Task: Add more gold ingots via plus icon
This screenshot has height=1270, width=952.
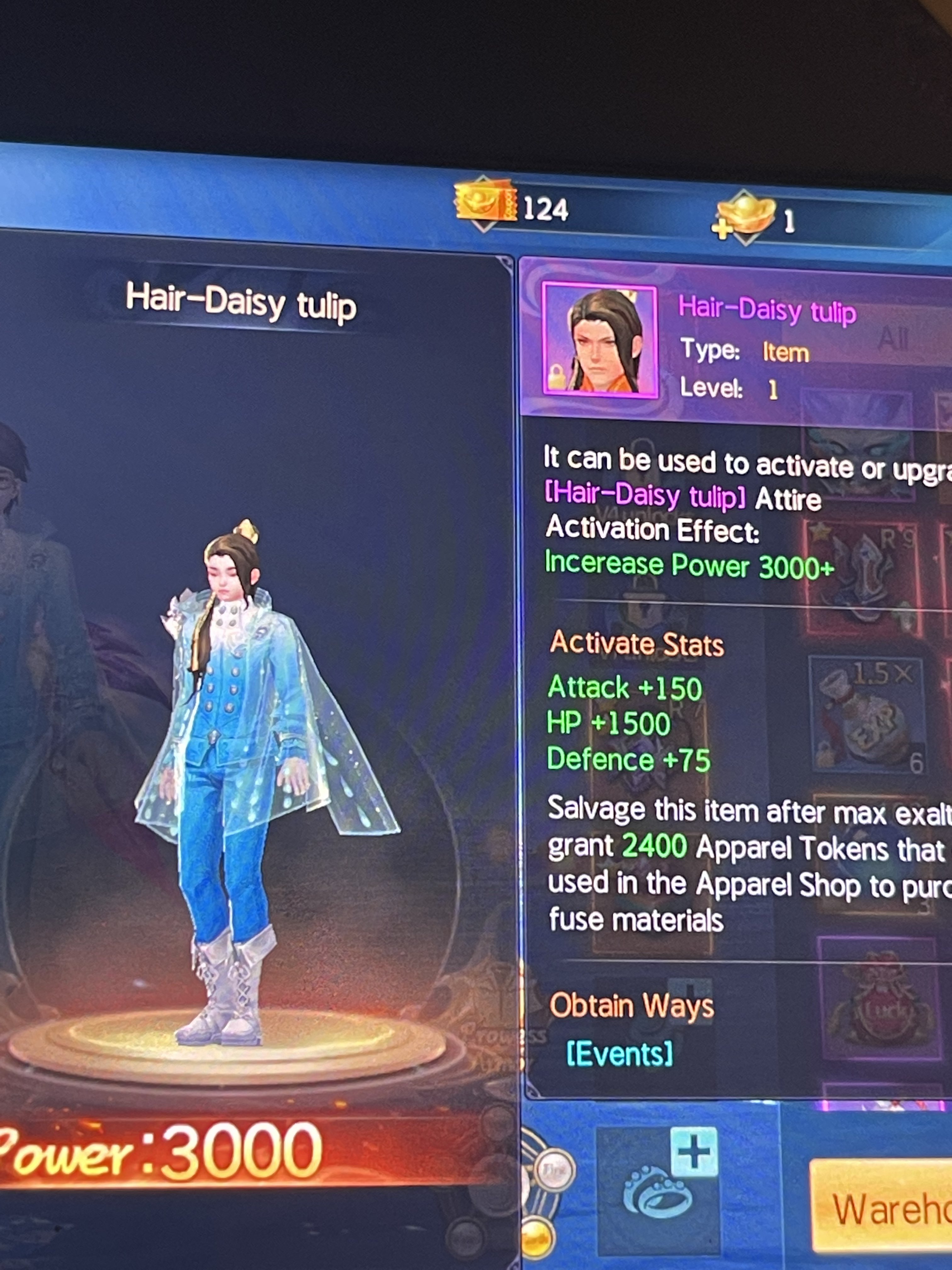Action: coord(722,228)
